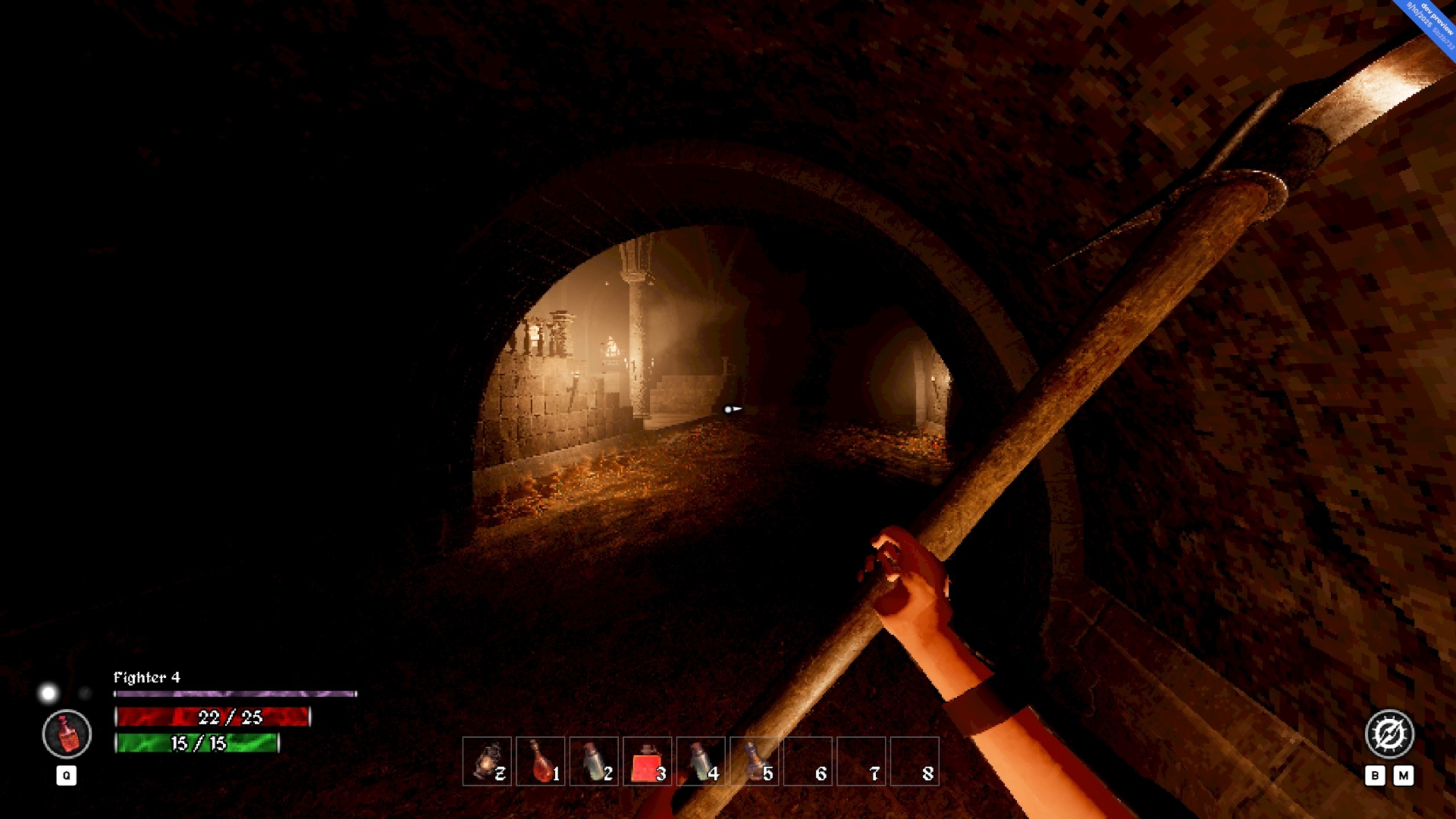This screenshot has width=1456, height=819.
Task: Select the grey vial in slot 4
Action: (x=701, y=761)
